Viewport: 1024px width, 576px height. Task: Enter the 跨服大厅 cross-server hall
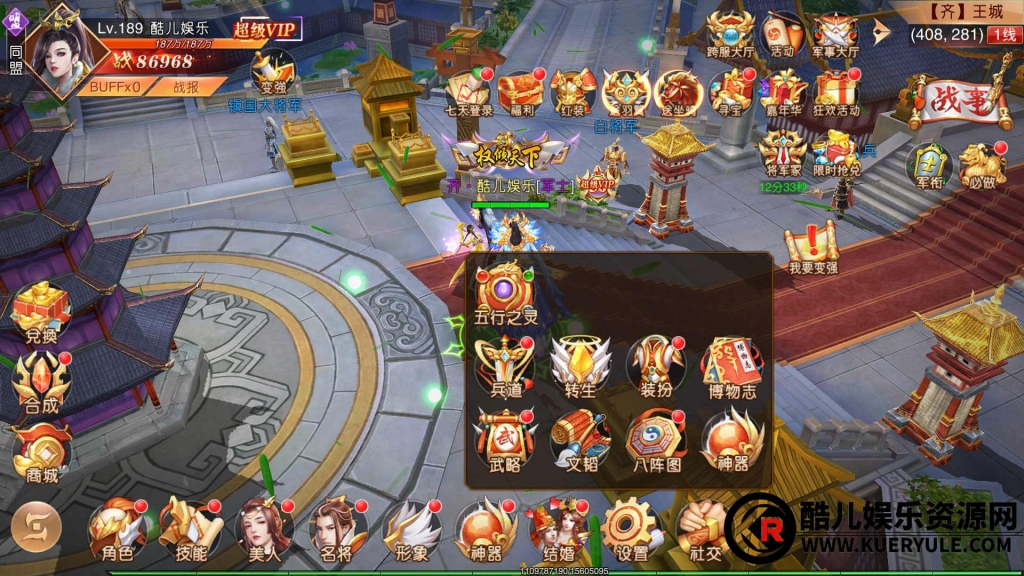[729, 35]
